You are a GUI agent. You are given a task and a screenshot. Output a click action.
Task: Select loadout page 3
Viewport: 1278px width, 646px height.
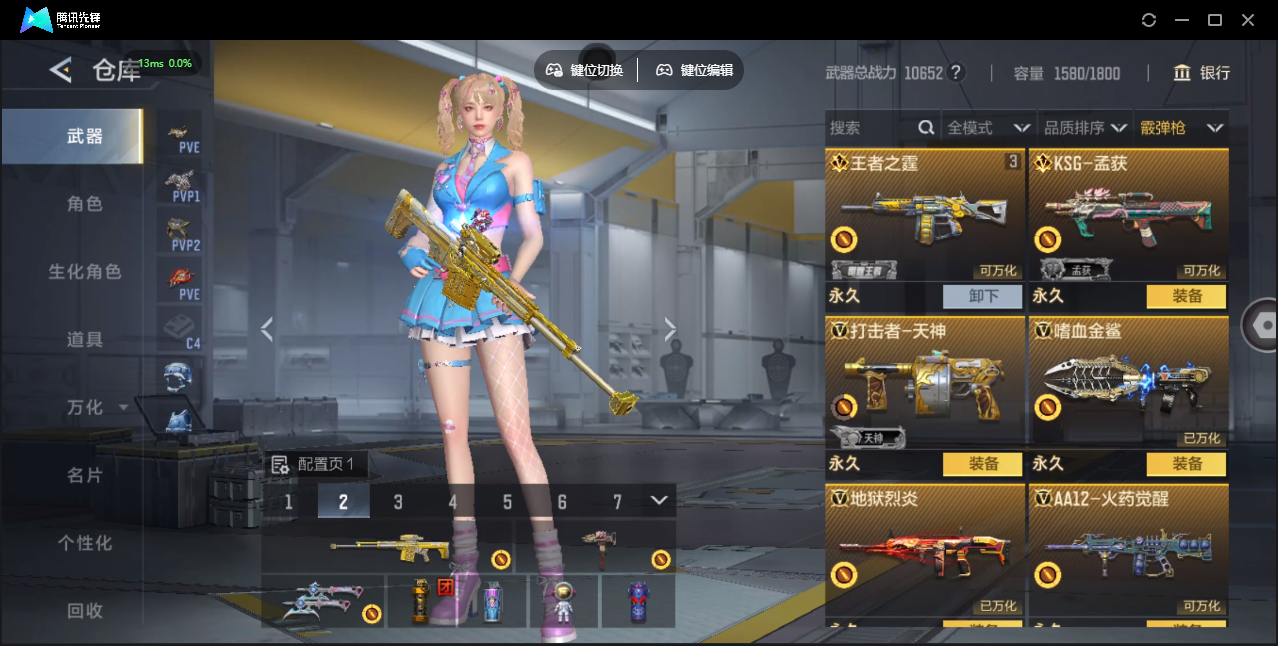tap(398, 502)
